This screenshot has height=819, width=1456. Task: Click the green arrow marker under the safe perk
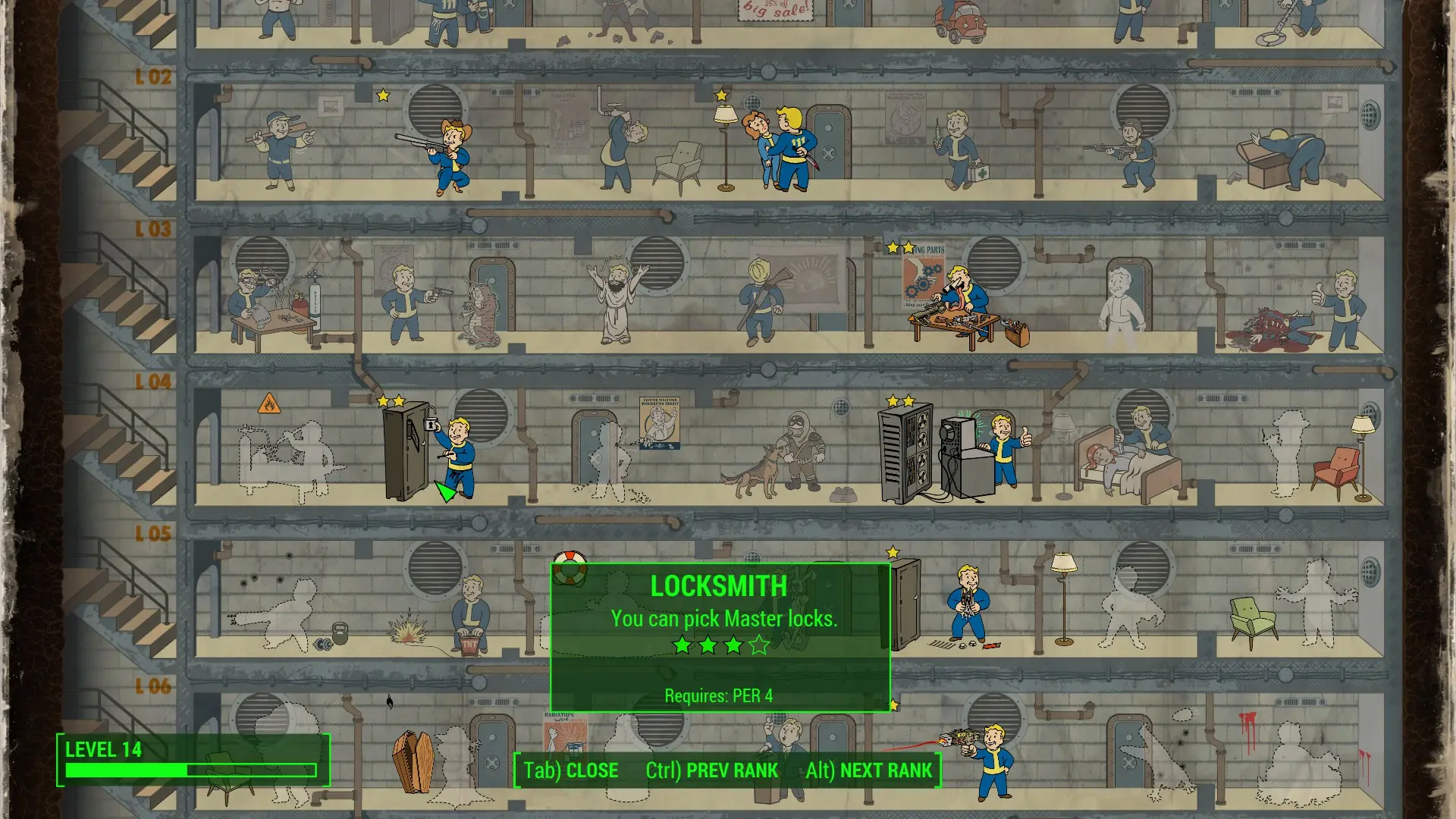(444, 494)
